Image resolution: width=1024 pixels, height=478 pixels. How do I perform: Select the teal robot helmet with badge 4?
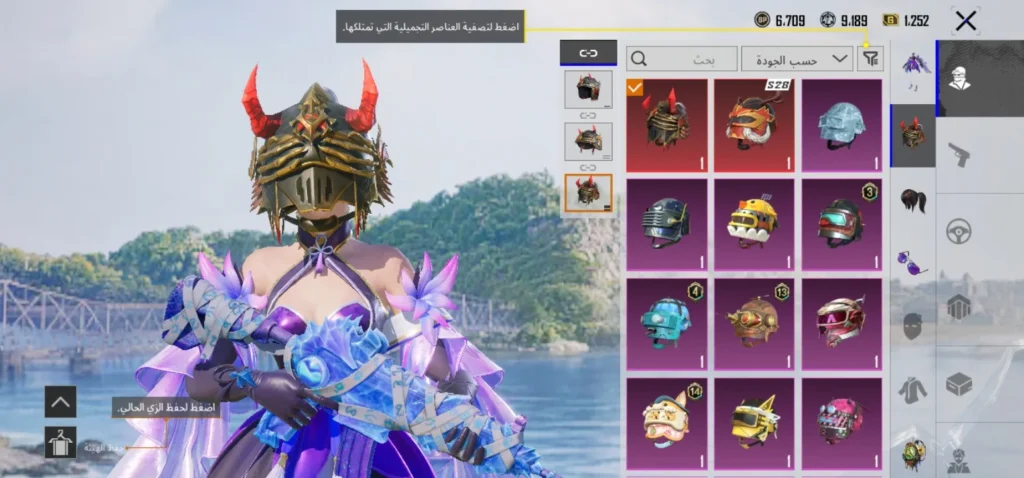coord(666,322)
